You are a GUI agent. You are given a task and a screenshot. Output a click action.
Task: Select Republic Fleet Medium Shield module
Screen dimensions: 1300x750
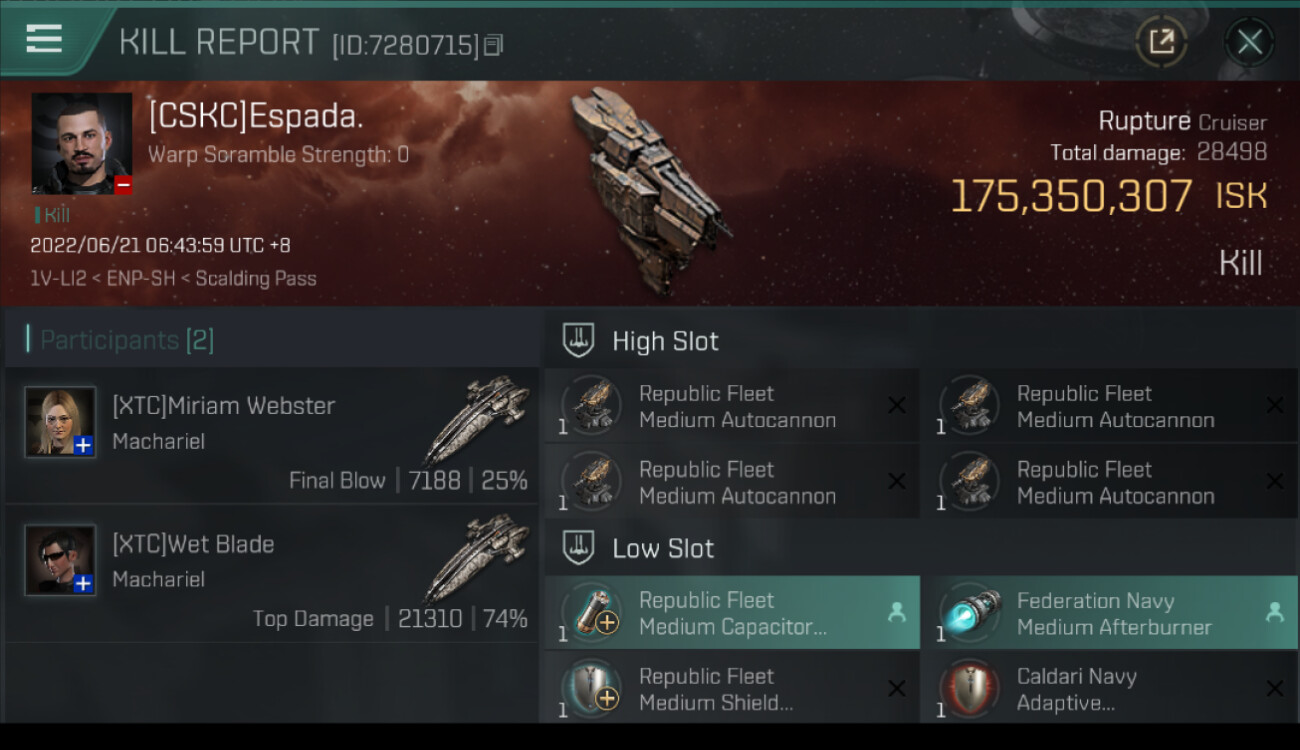[x=732, y=689]
